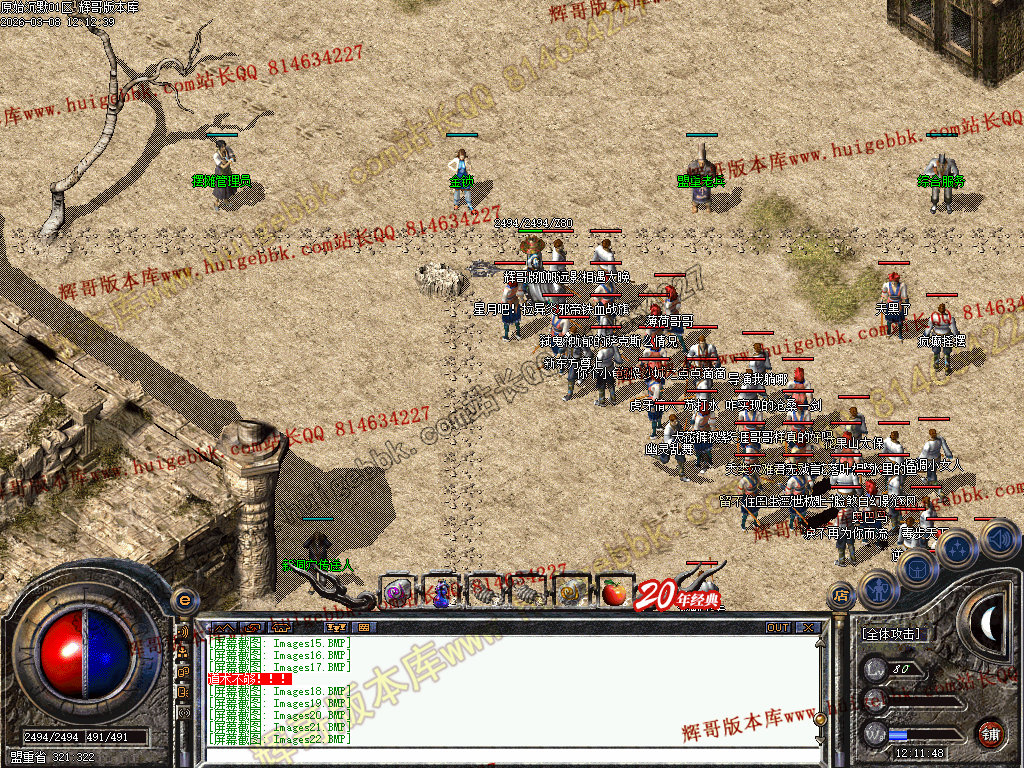Use the red apple belt item
Image resolution: width=1024 pixels, height=768 pixels.
pyautogui.click(x=613, y=592)
